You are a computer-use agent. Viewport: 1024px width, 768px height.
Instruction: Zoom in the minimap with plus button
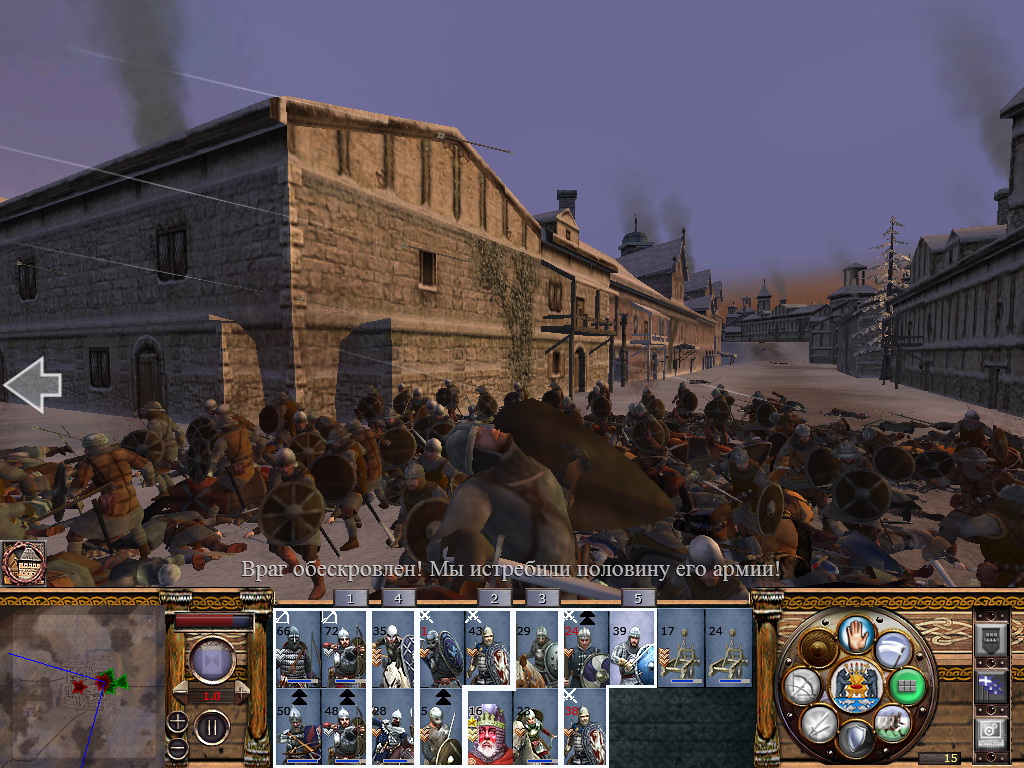(x=177, y=721)
